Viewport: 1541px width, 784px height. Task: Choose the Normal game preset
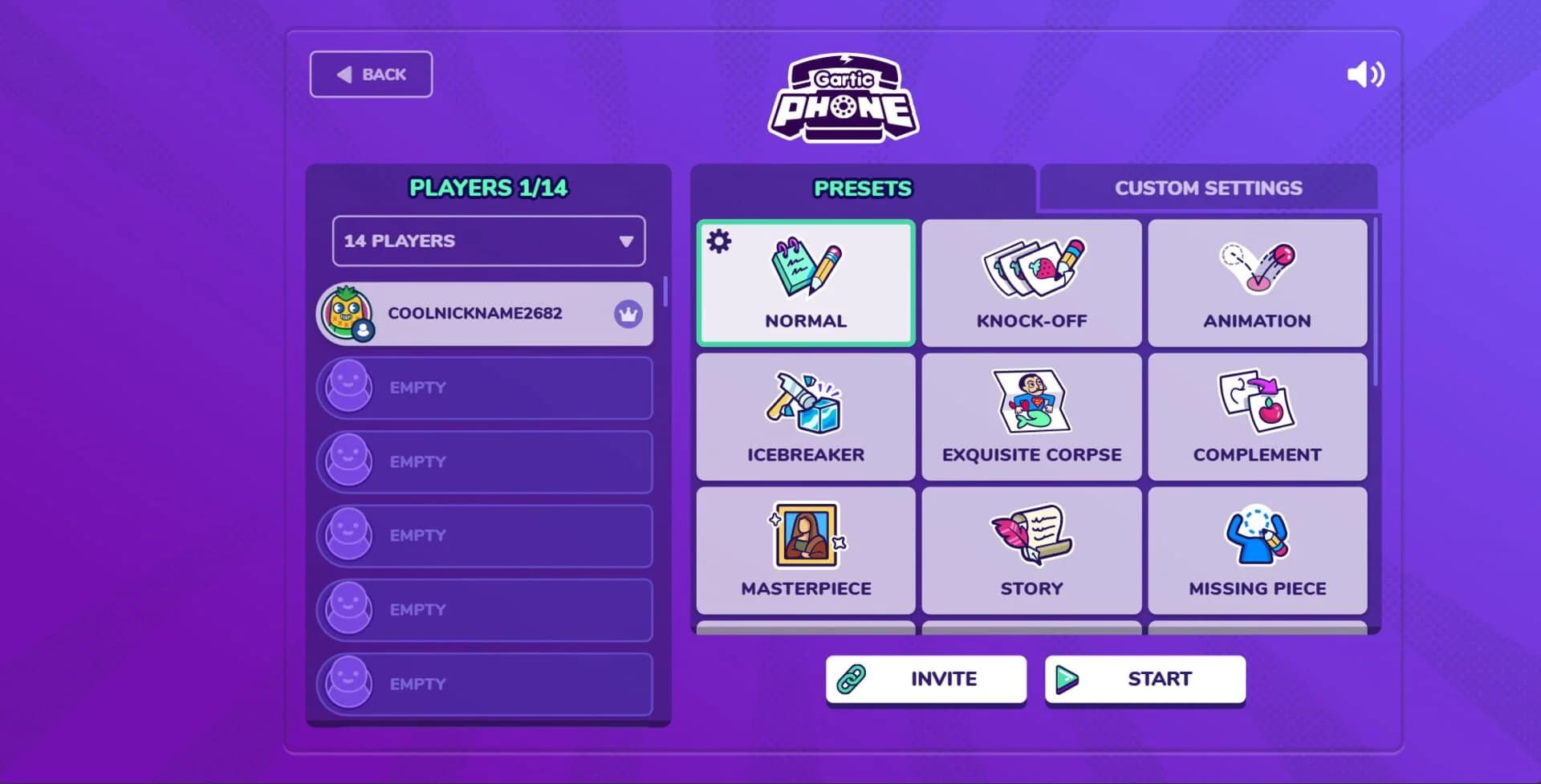[806, 284]
